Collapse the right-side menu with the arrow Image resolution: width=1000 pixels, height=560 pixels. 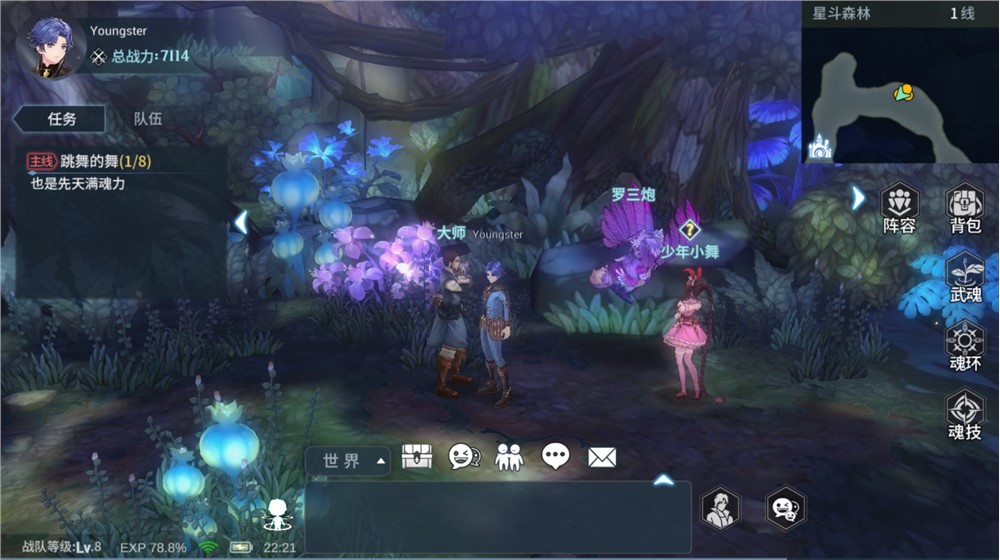[857, 198]
